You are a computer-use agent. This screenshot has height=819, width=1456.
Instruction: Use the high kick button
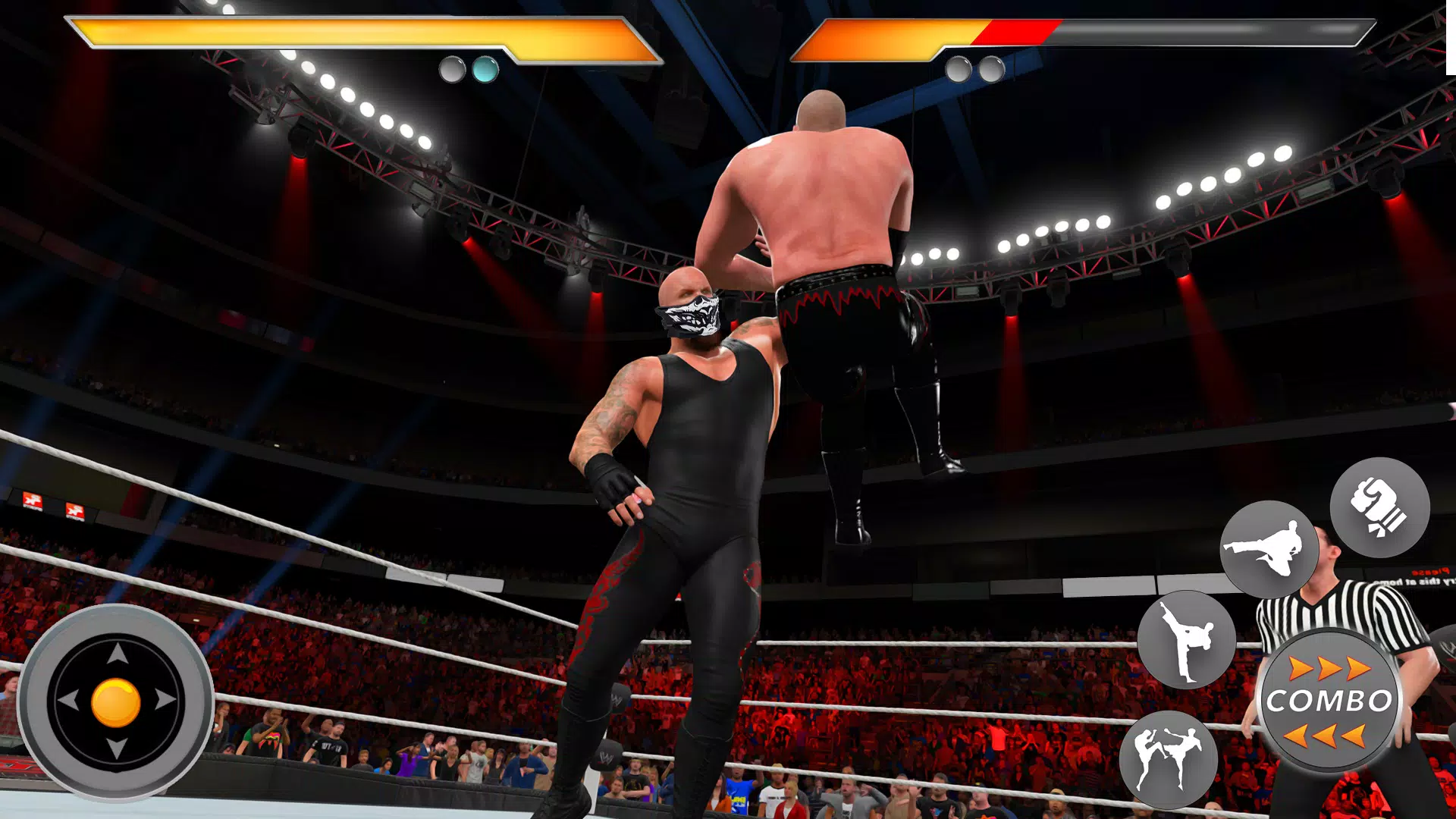pyautogui.click(x=1187, y=640)
